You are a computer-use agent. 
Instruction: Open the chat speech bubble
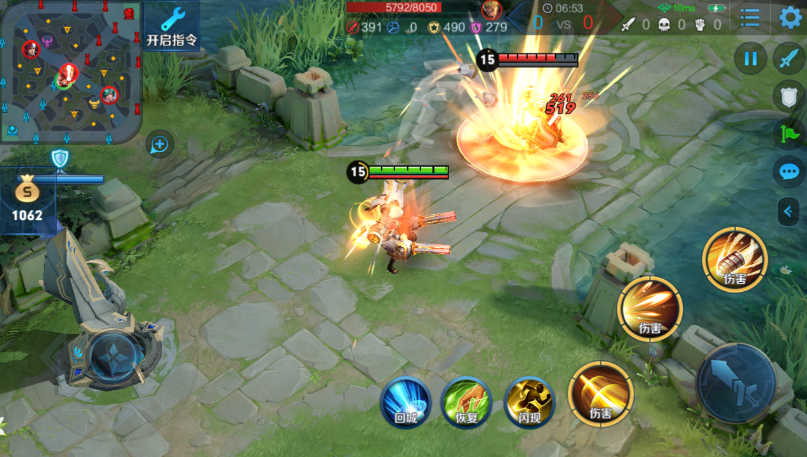[789, 172]
